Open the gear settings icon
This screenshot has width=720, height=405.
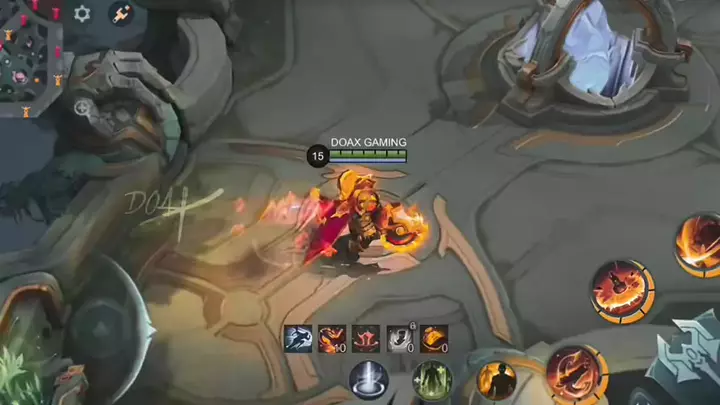(82, 14)
